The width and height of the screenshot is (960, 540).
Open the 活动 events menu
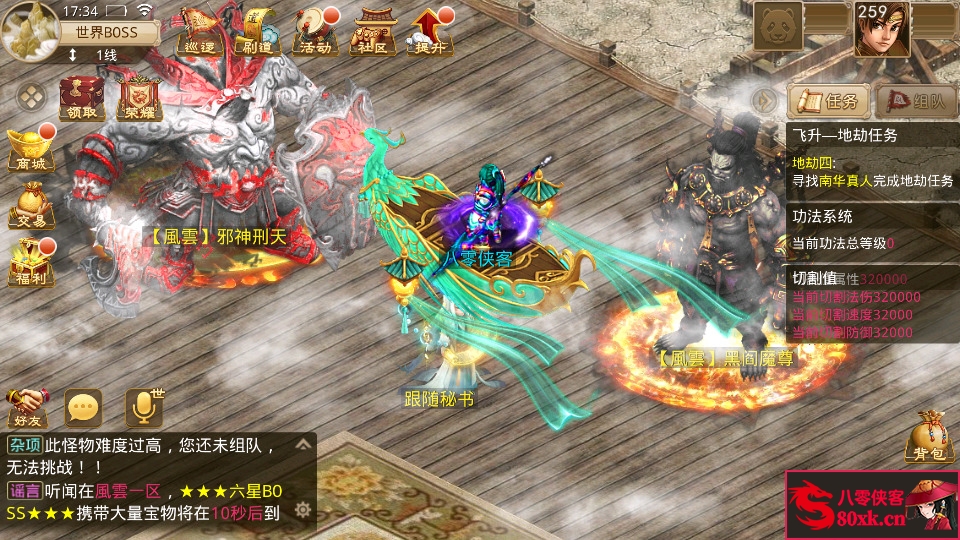click(x=314, y=30)
